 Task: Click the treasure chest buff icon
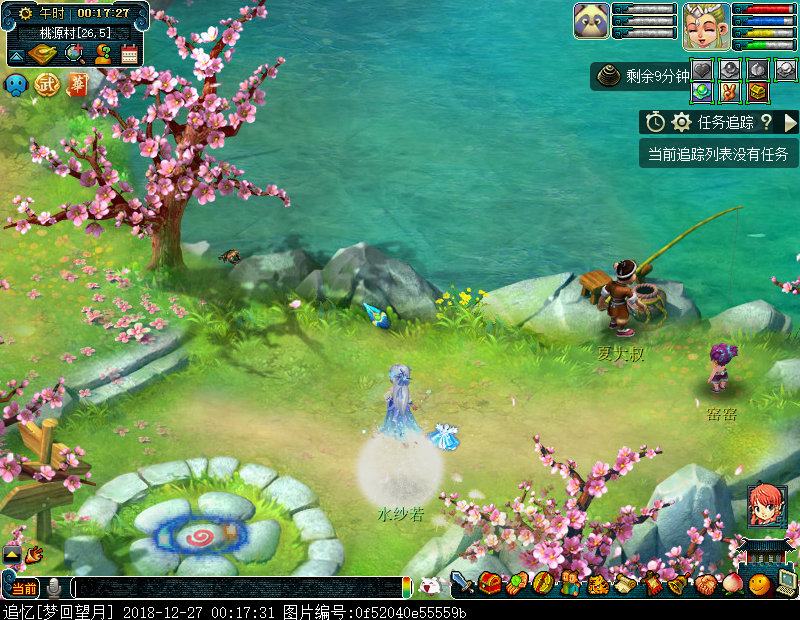coord(758,92)
